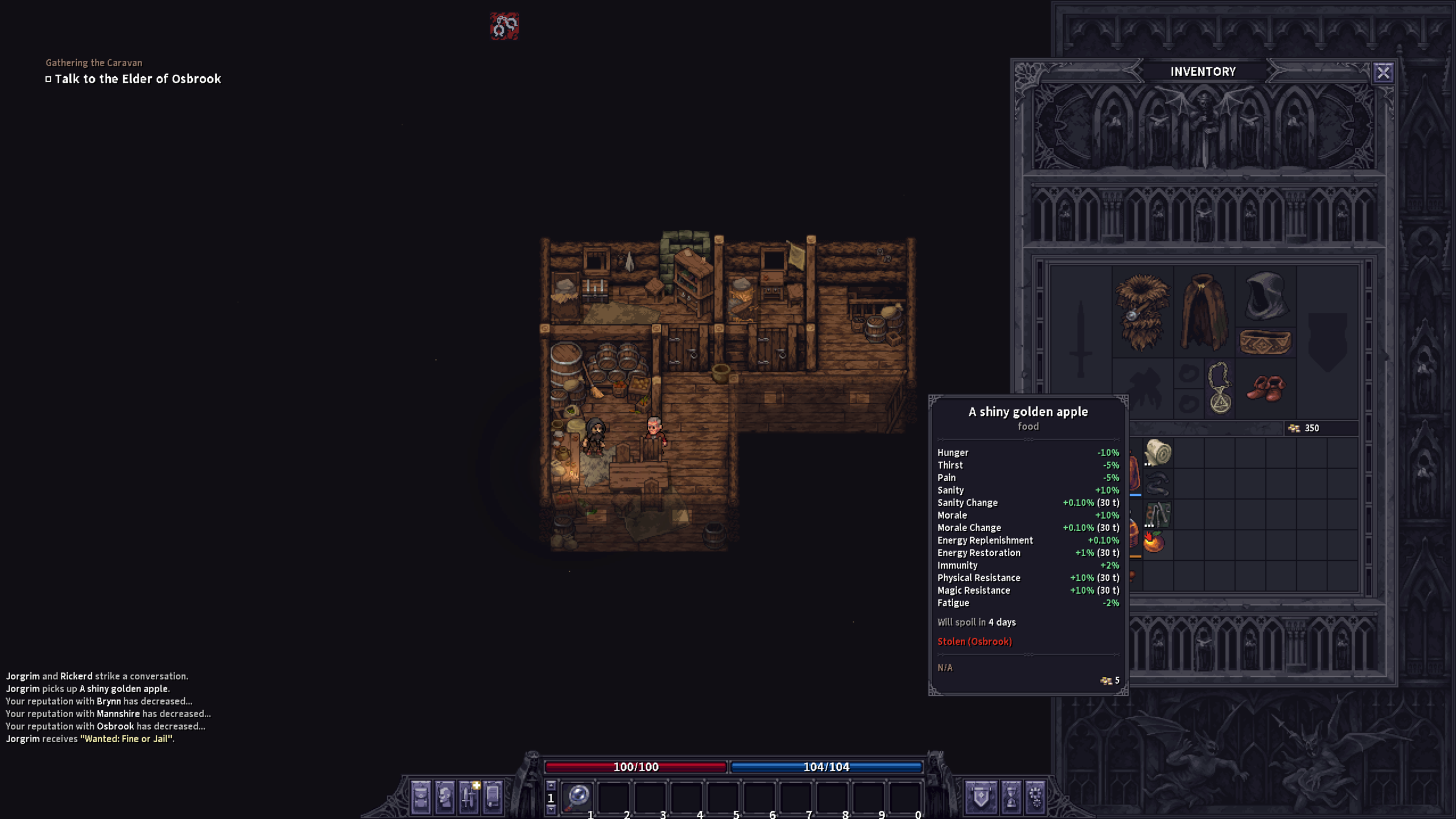The width and height of the screenshot is (1456, 819).
Task: Select the dark leeches inventory item
Action: pos(1157,485)
